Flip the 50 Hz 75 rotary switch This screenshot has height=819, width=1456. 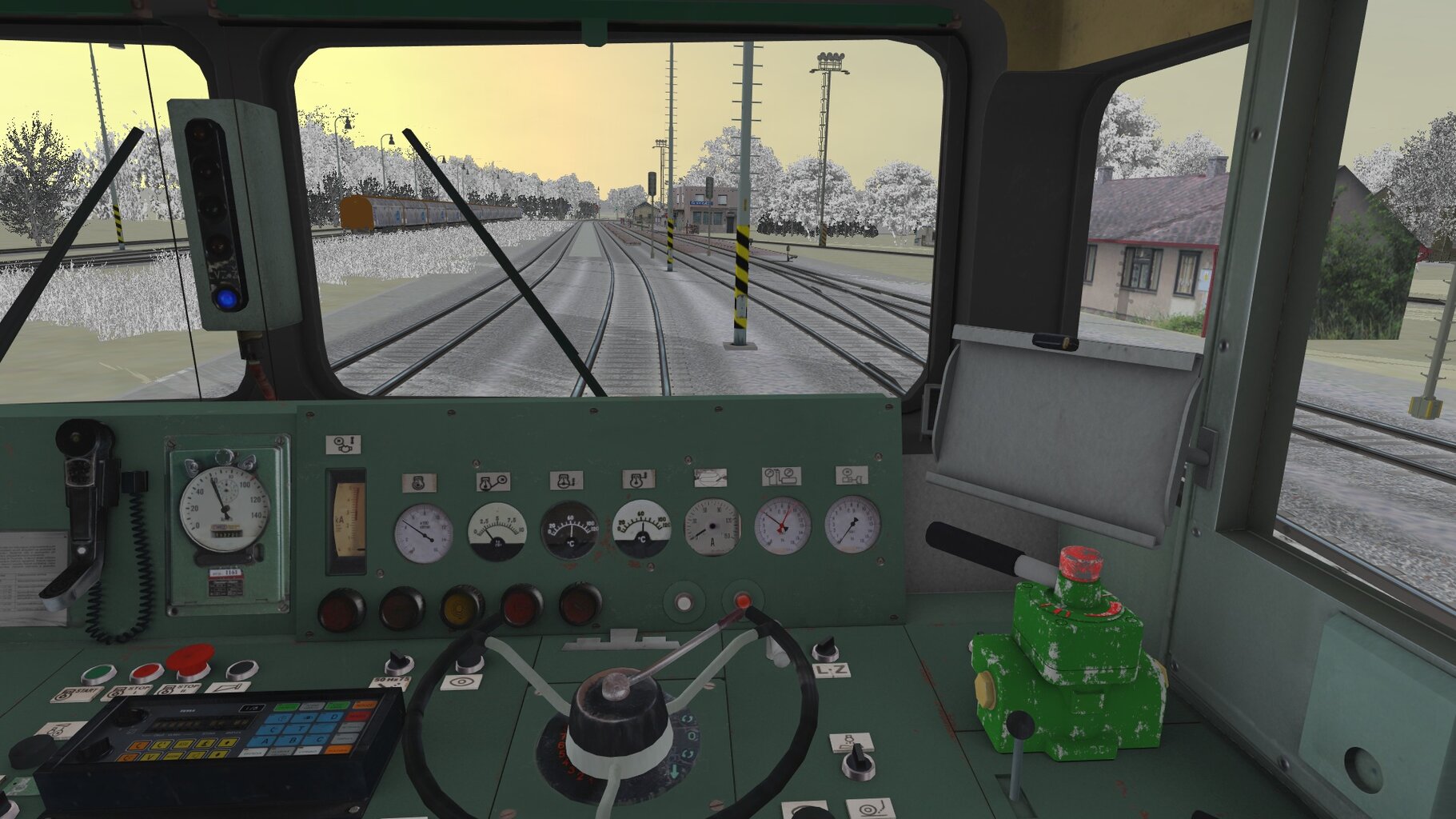[397, 664]
